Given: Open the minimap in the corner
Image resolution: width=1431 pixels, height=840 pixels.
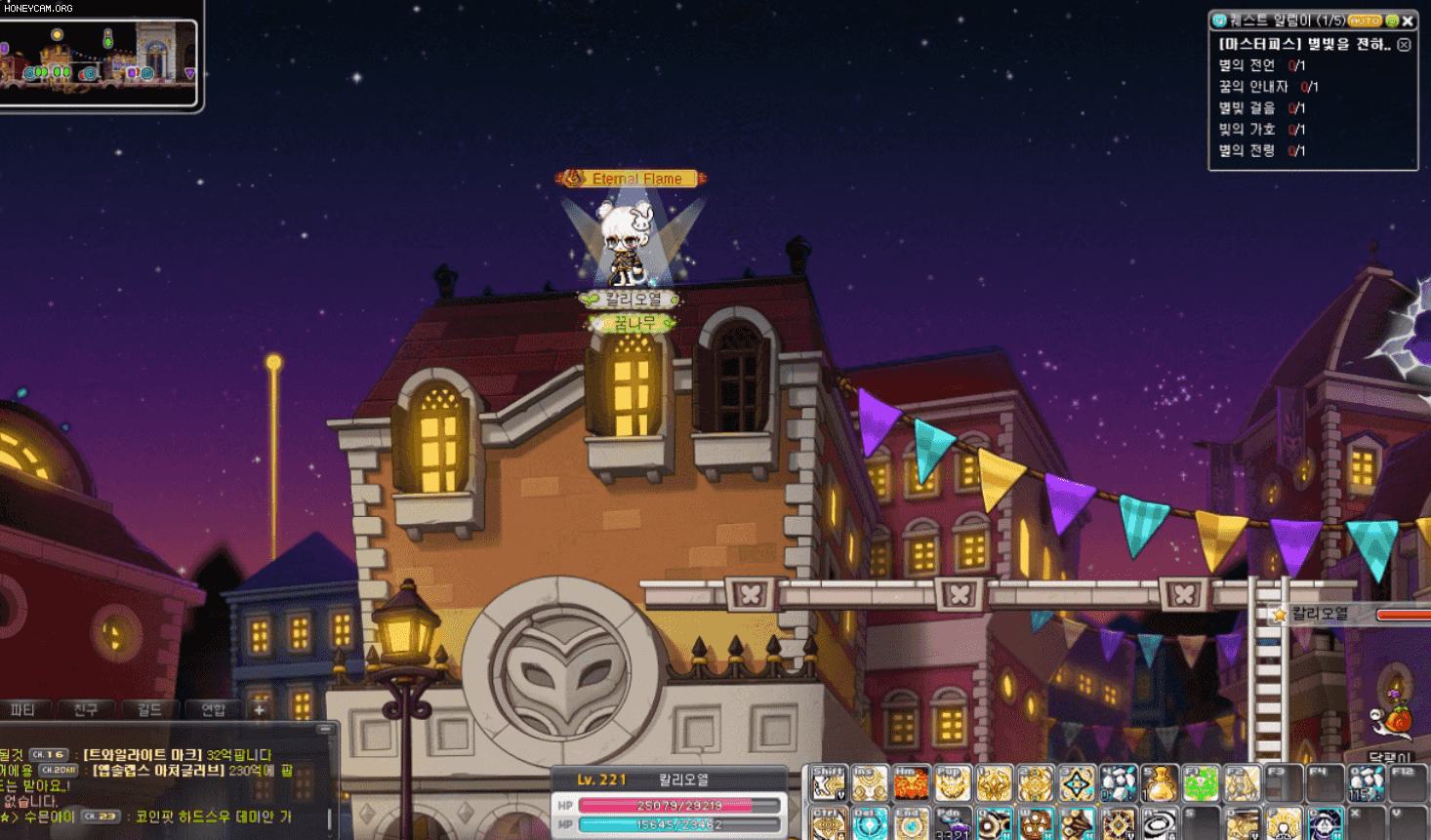Looking at the screenshot, I should pyautogui.click(x=98, y=59).
